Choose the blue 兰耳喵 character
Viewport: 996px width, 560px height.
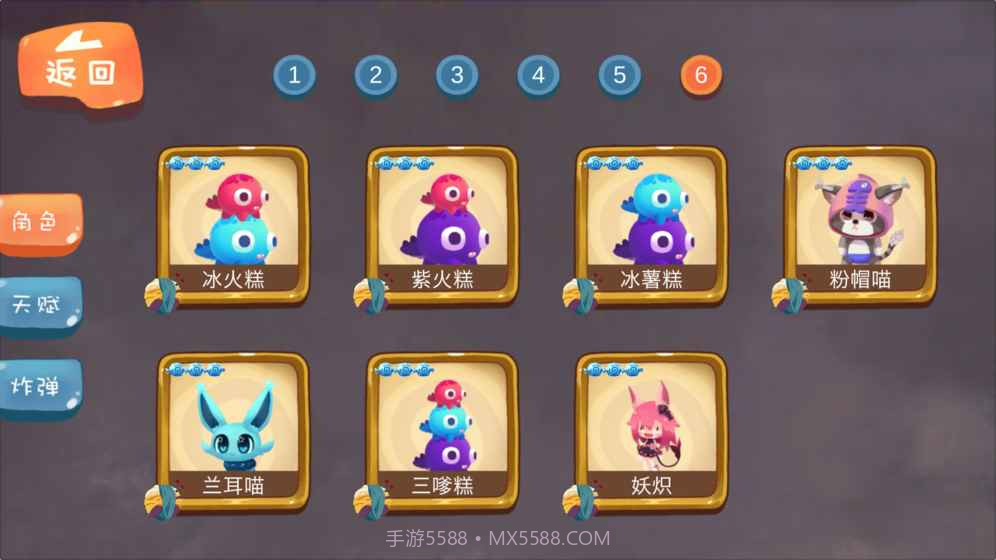coord(233,431)
